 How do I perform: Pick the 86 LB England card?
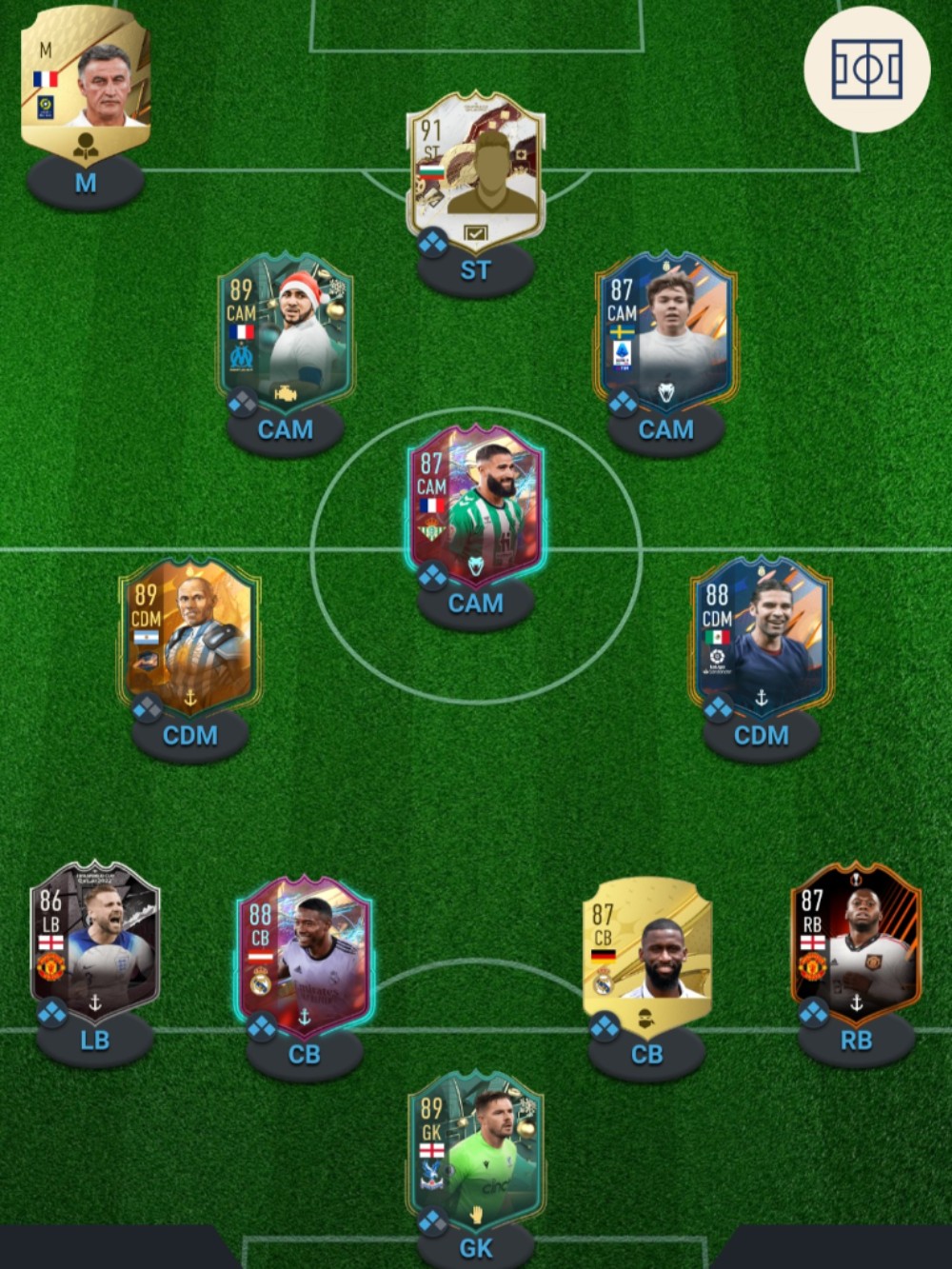click(94, 941)
